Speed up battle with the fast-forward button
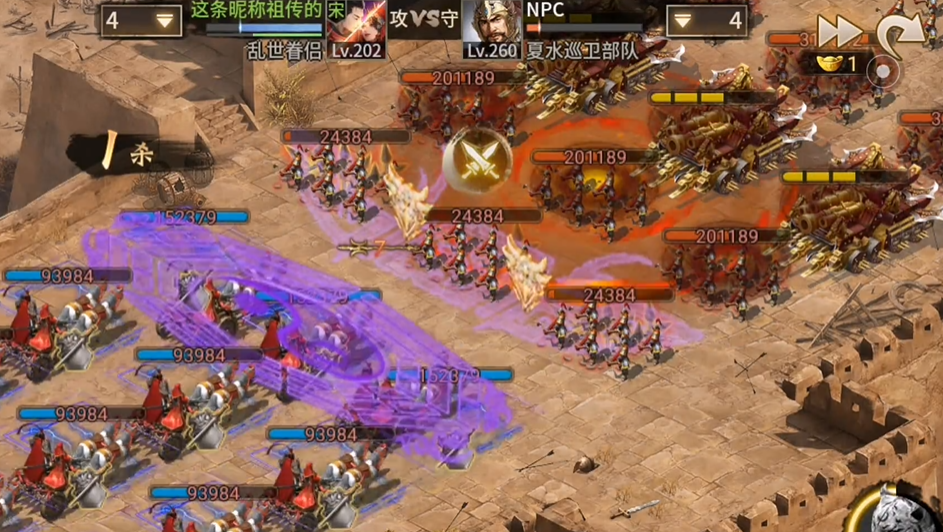The image size is (943, 532). tap(838, 31)
